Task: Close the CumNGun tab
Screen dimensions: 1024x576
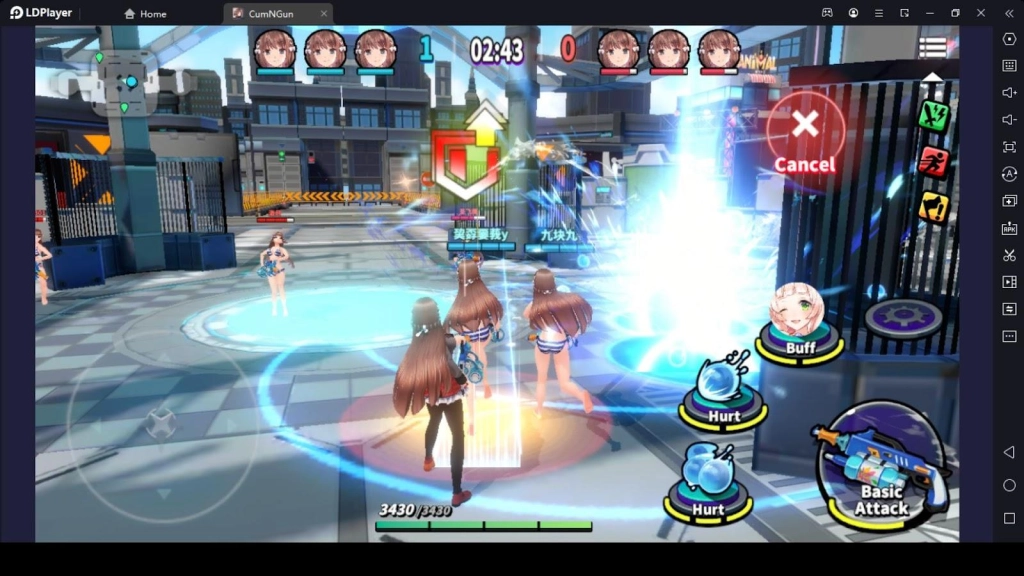Action: tap(323, 14)
